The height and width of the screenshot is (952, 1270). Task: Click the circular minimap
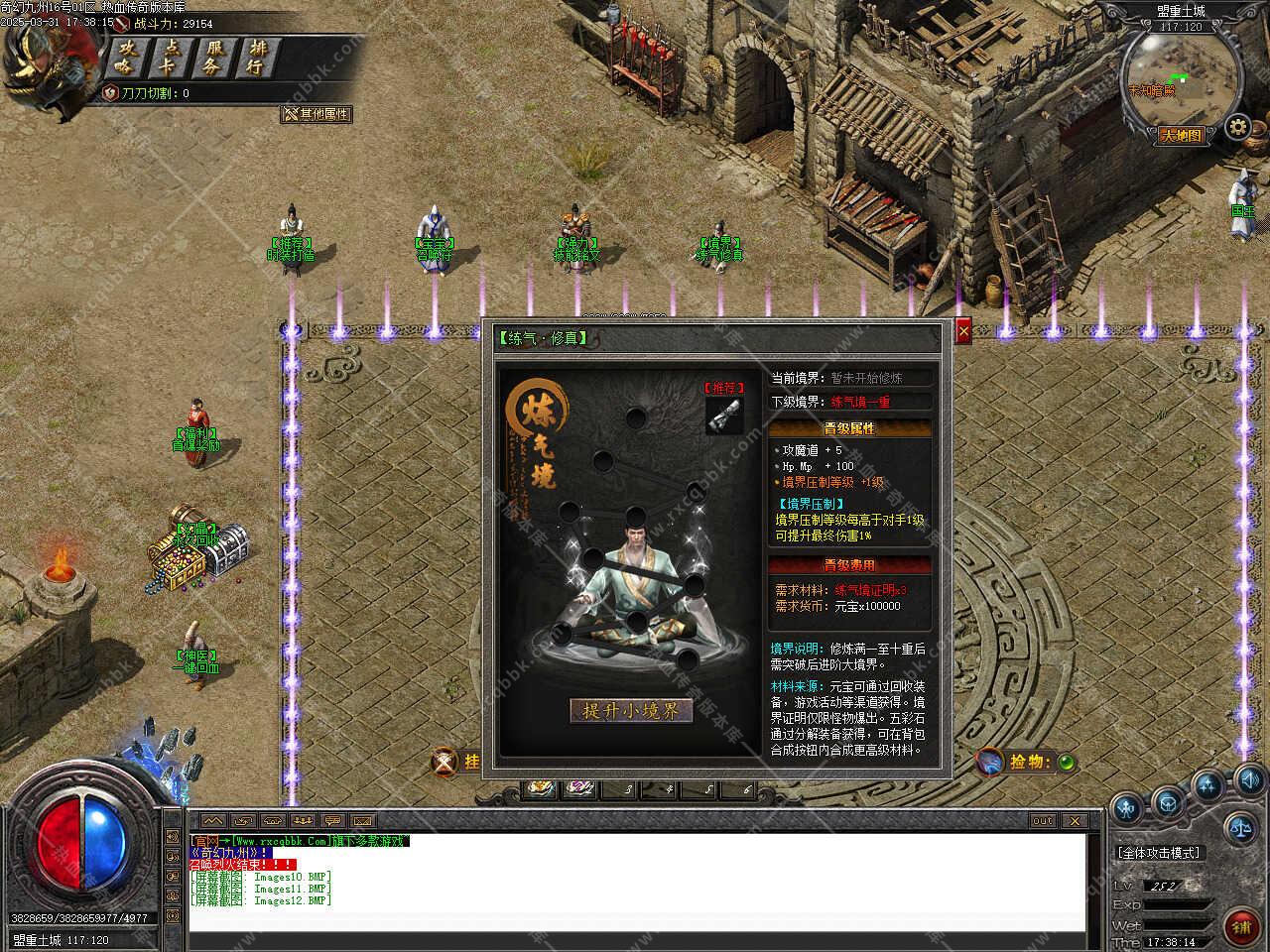coord(1181,77)
